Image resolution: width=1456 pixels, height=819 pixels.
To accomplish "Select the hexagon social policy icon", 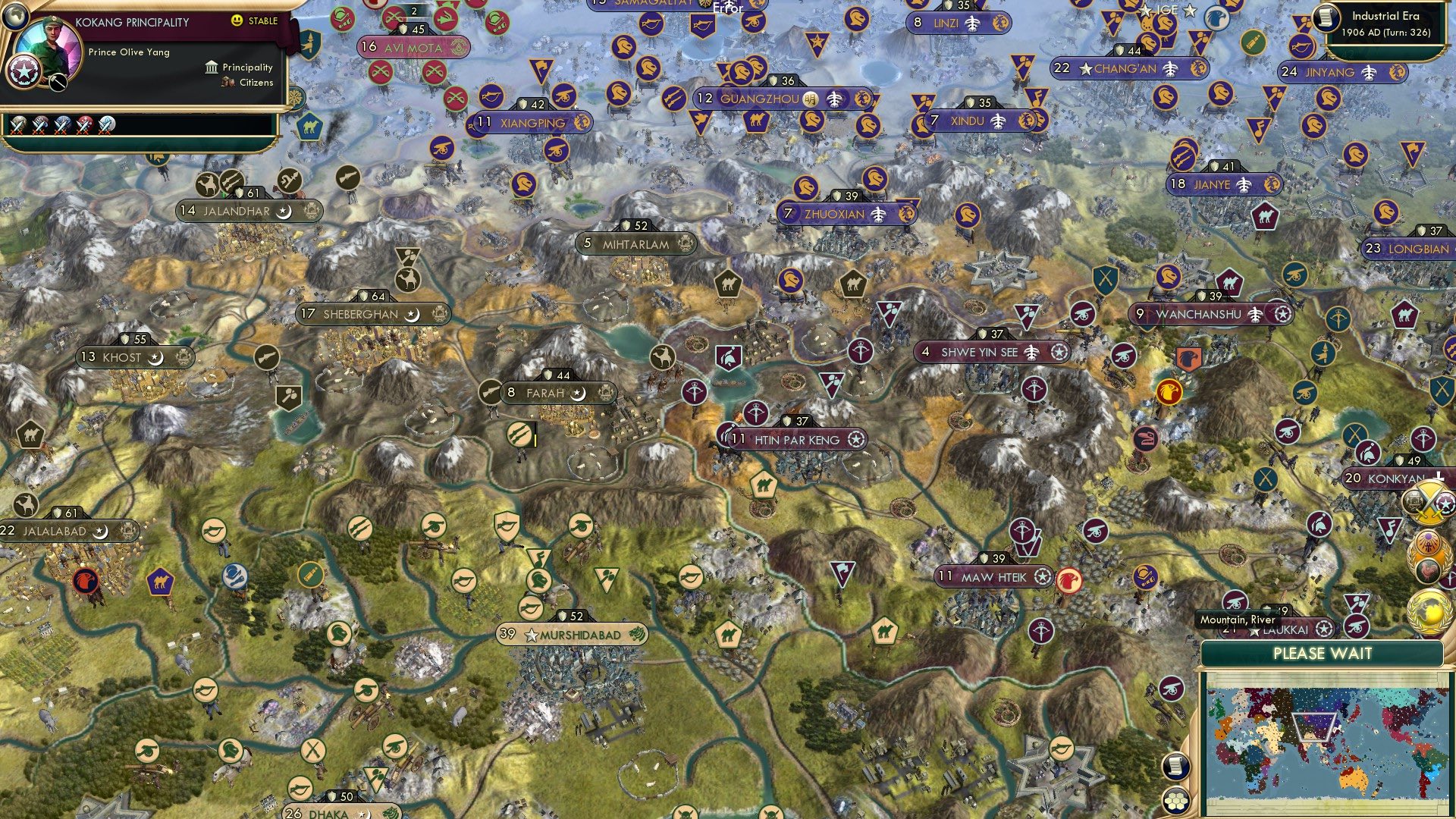I will [1176, 801].
